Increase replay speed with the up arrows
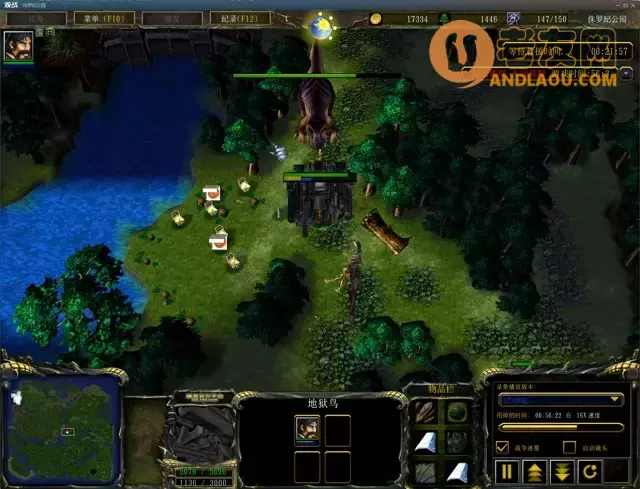 click(x=536, y=471)
